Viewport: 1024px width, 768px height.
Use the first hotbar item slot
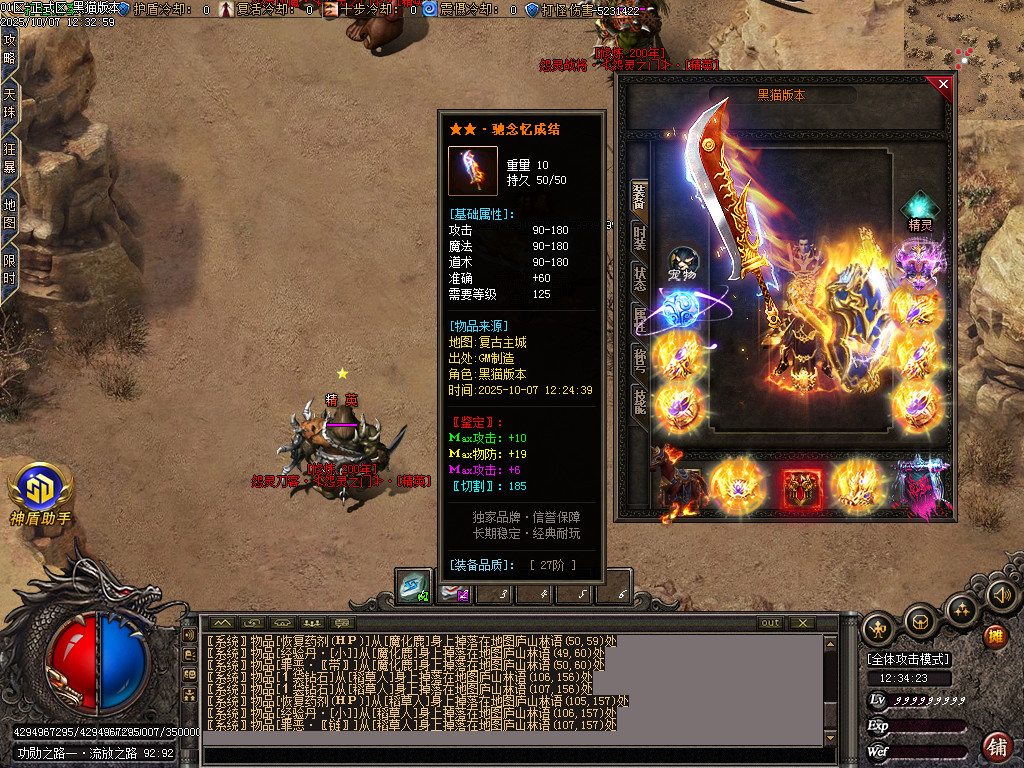point(413,587)
